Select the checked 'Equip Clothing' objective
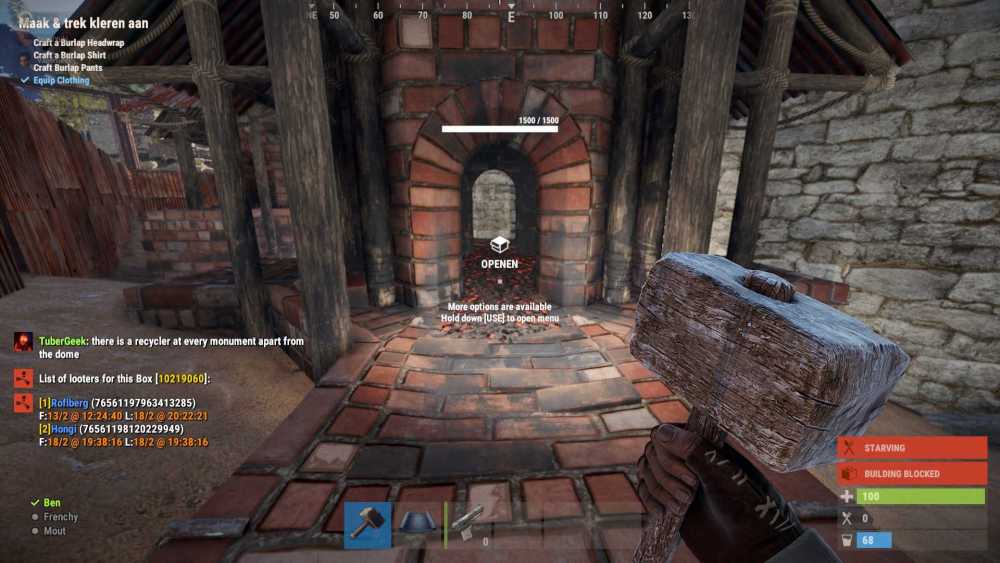This screenshot has height=563, width=1000. coord(61,80)
